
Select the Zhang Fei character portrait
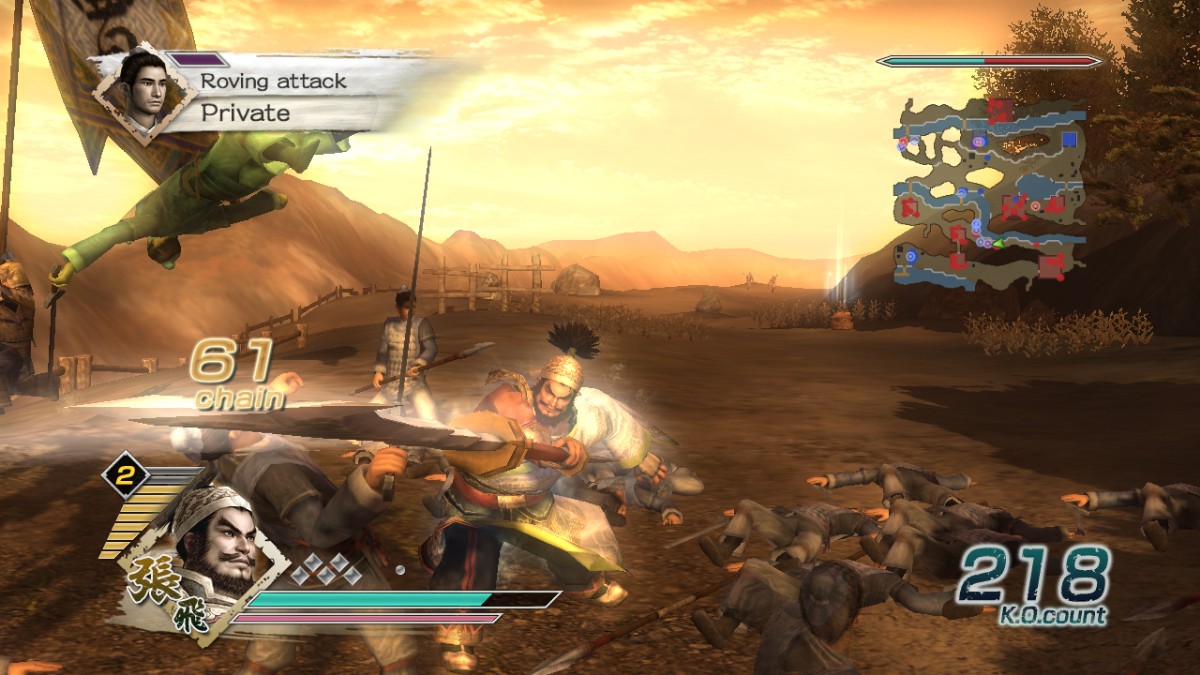pyautogui.click(x=208, y=547)
